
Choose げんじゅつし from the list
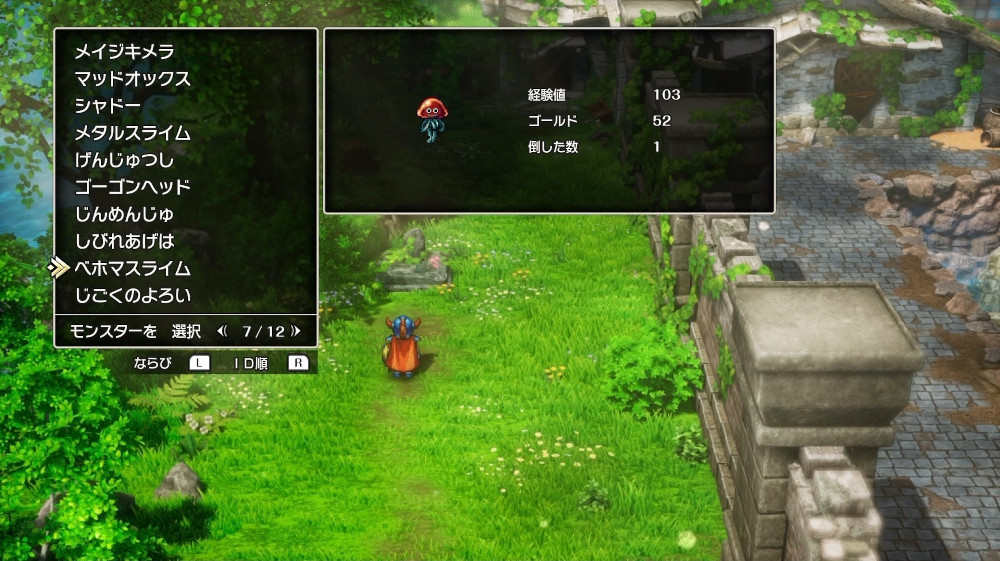(125, 160)
